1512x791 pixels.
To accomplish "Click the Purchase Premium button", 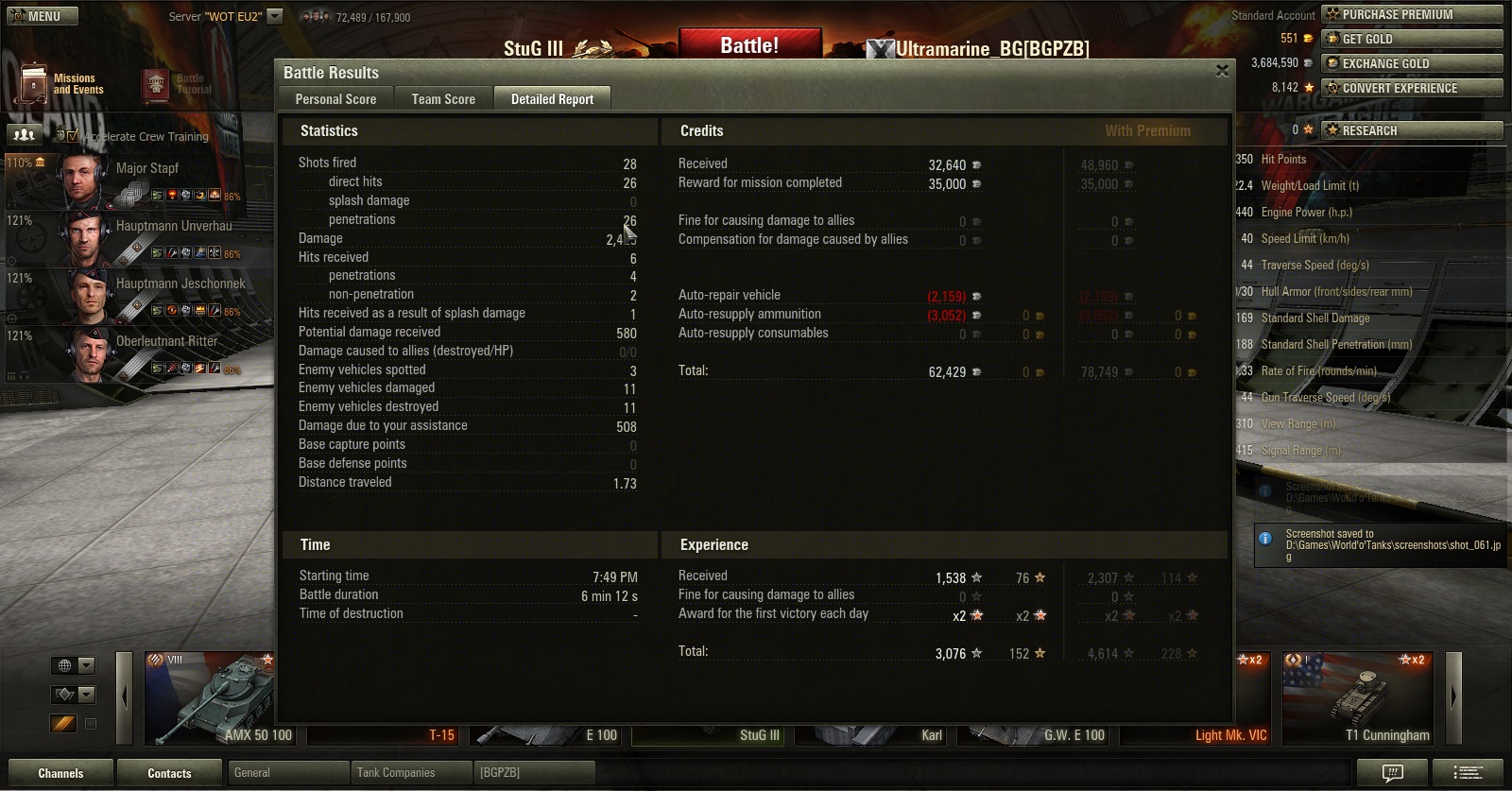I will 1411,14.
